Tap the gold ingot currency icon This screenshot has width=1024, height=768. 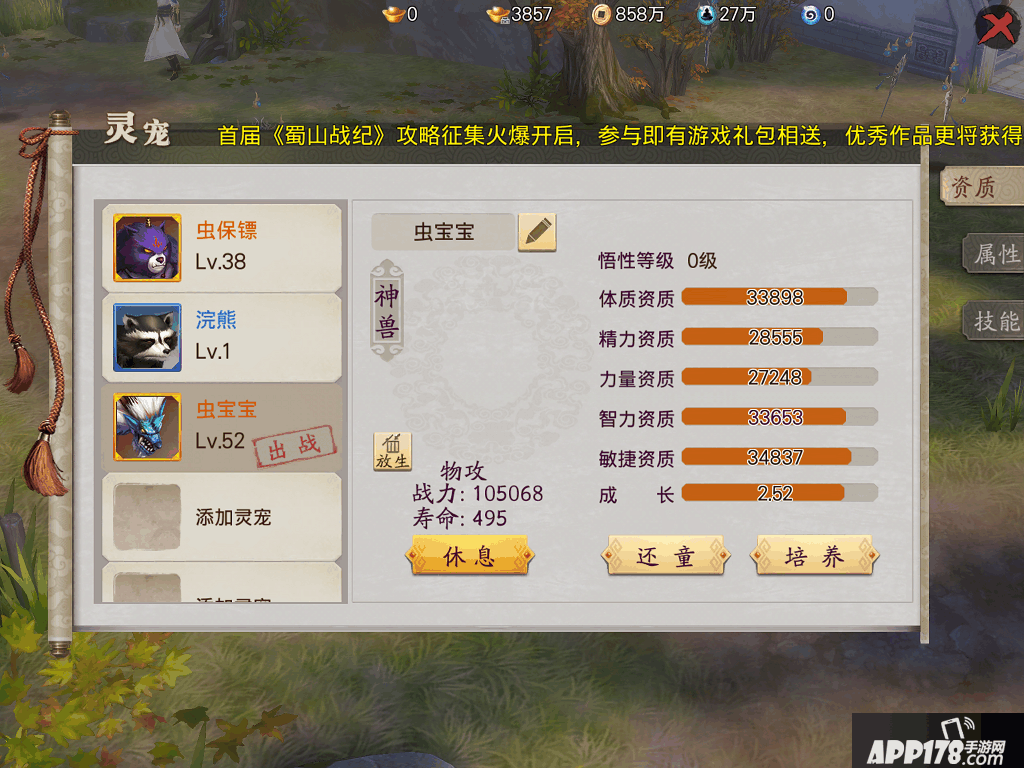(393, 14)
